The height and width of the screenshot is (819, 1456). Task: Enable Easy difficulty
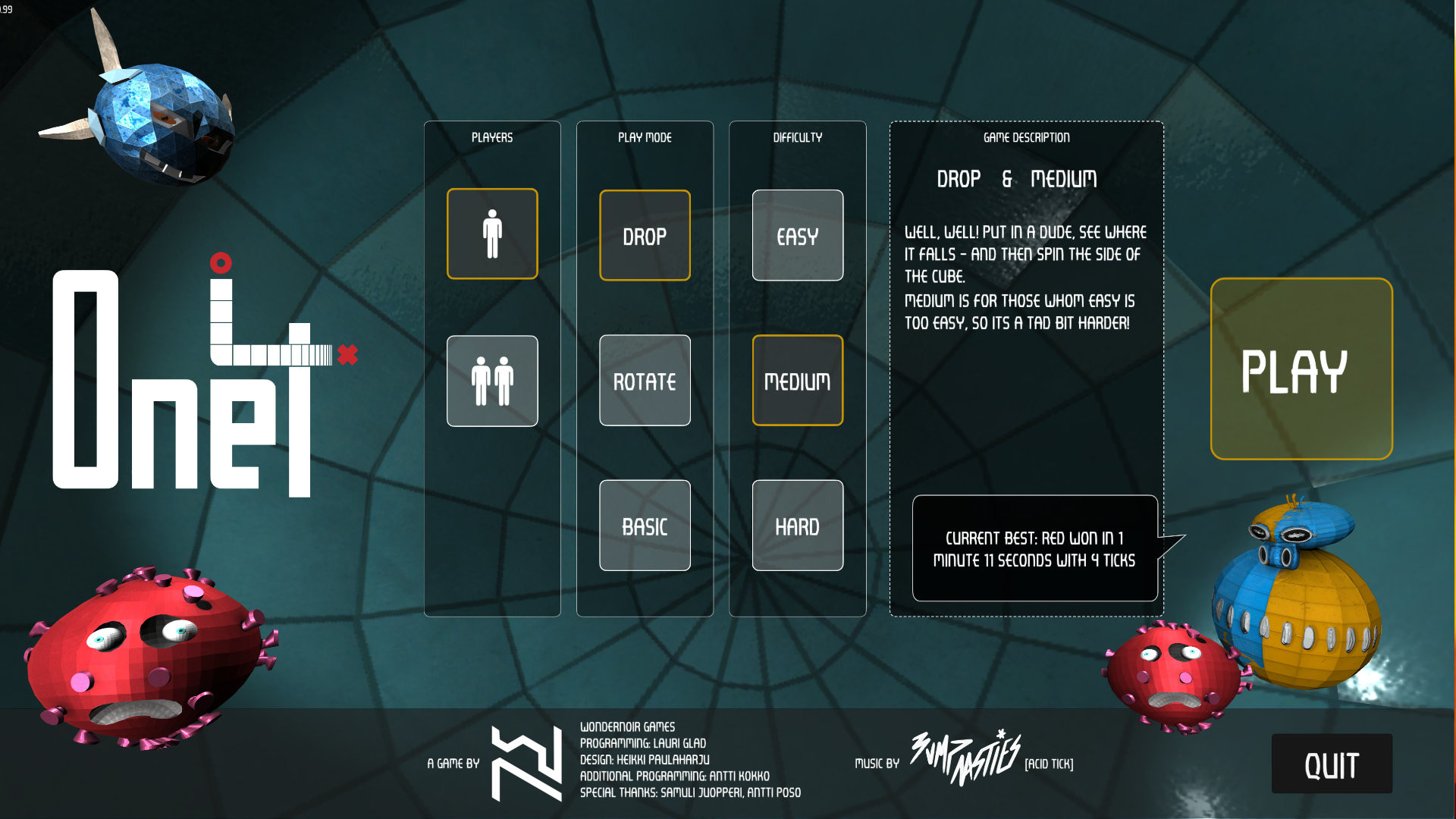click(x=797, y=235)
